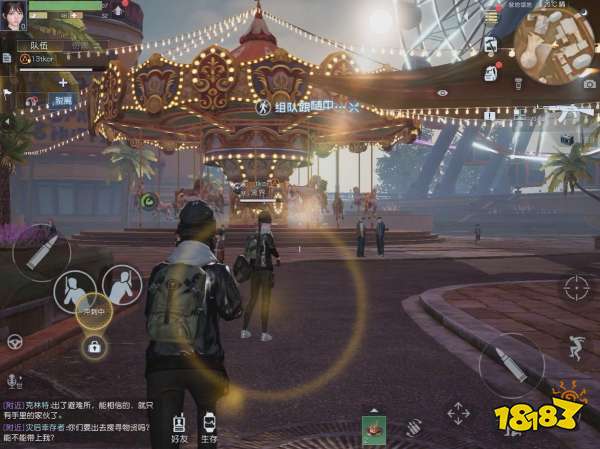Viewport: 600px width, 449px height.
Task: Toggle the voice microphone icon
Action: click(x=13, y=381)
